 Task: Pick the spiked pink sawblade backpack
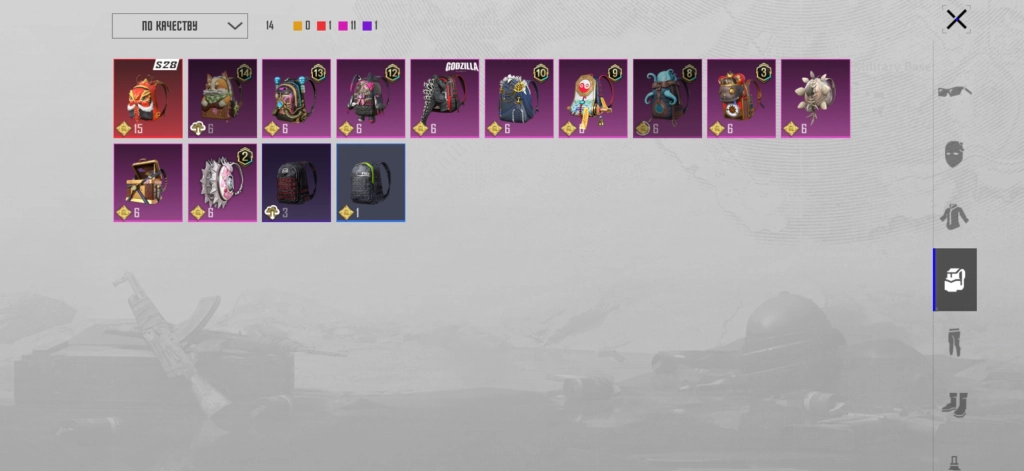[222, 182]
